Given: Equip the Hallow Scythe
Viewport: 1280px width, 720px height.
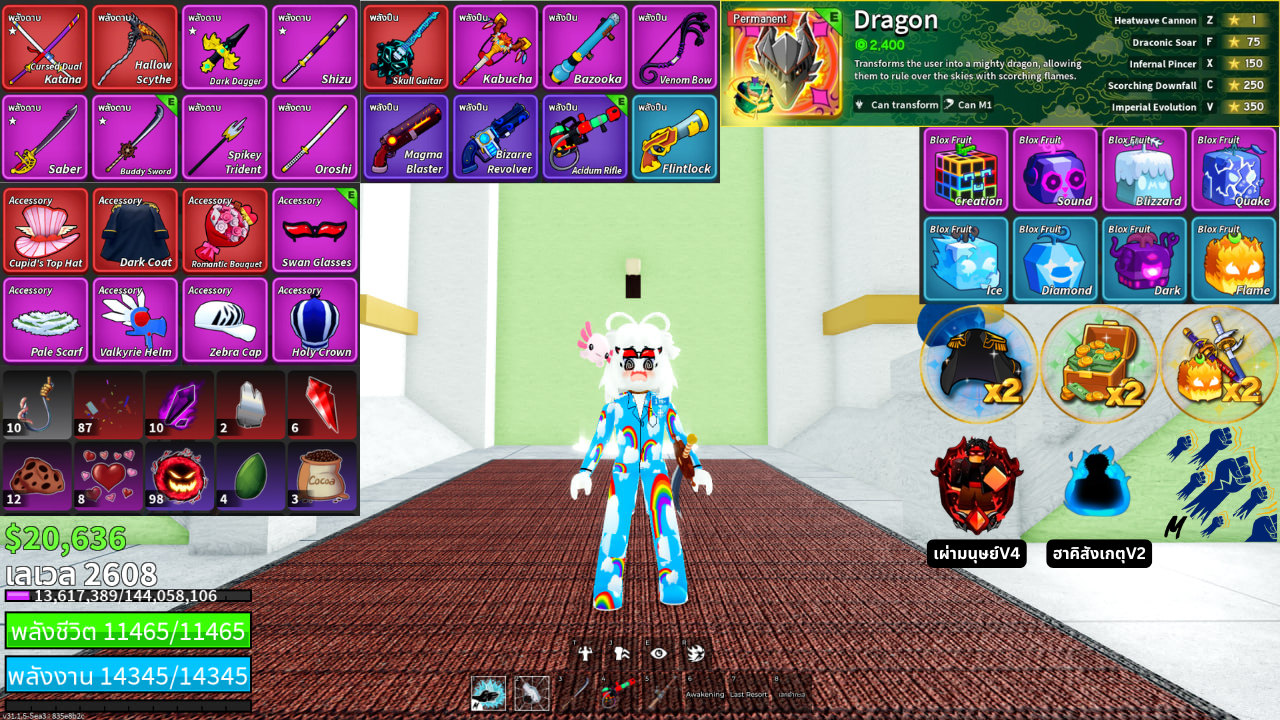Looking at the screenshot, I should point(134,46).
